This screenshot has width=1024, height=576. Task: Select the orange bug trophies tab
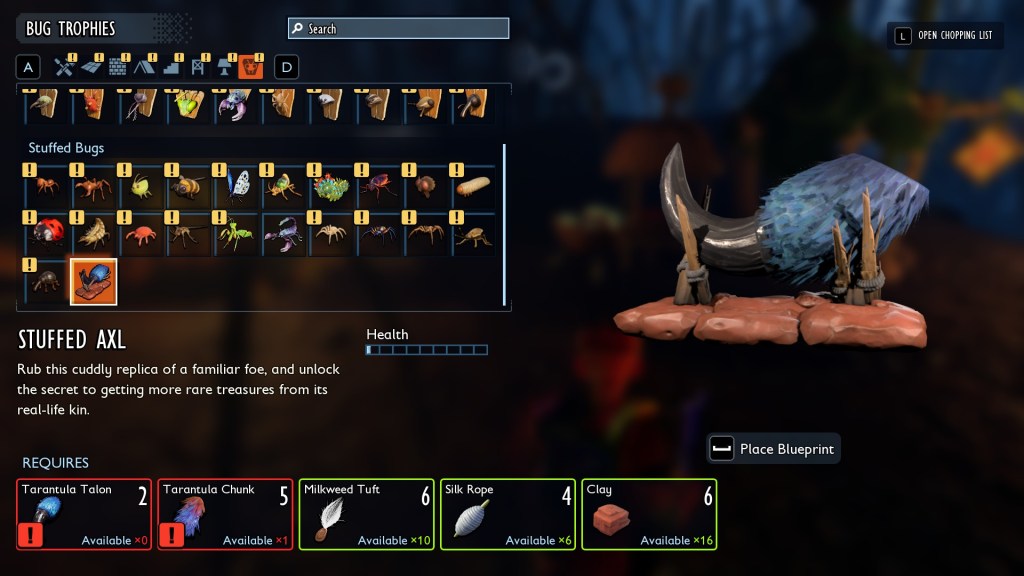tap(251, 68)
